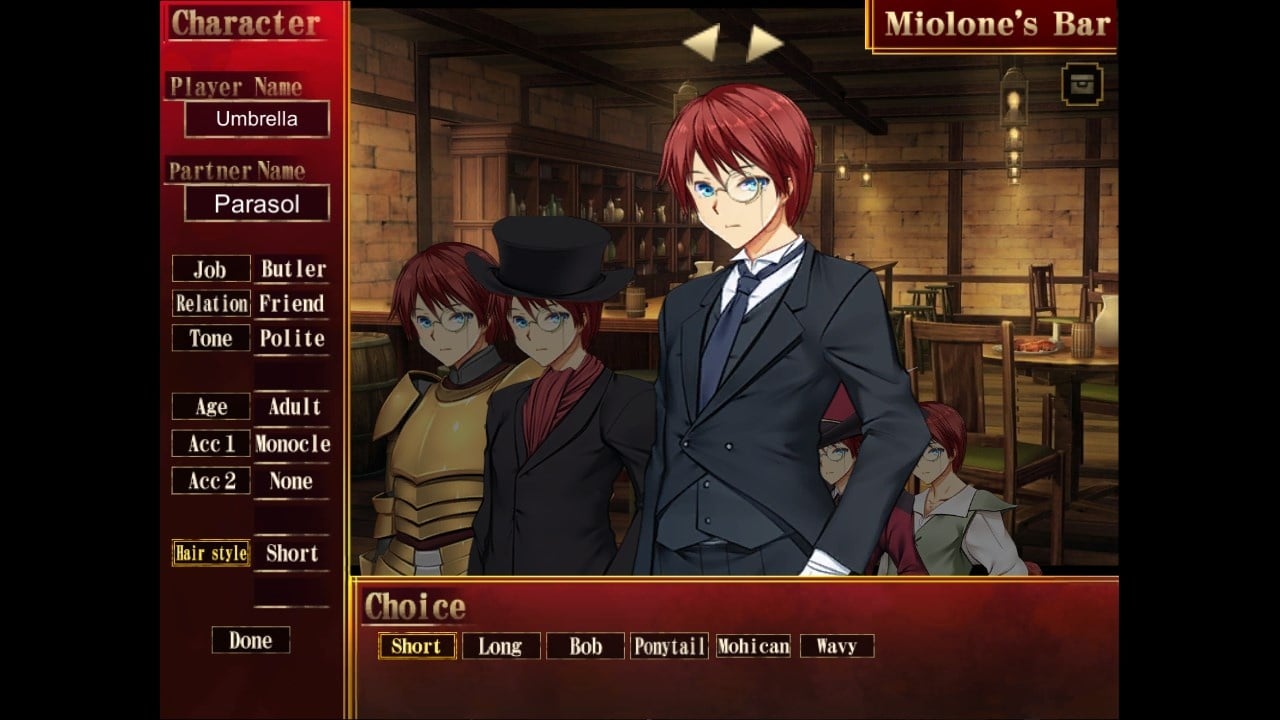The height and width of the screenshot is (720, 1280).
Task: Select the Hair style option
Action: tap(210, 553)
